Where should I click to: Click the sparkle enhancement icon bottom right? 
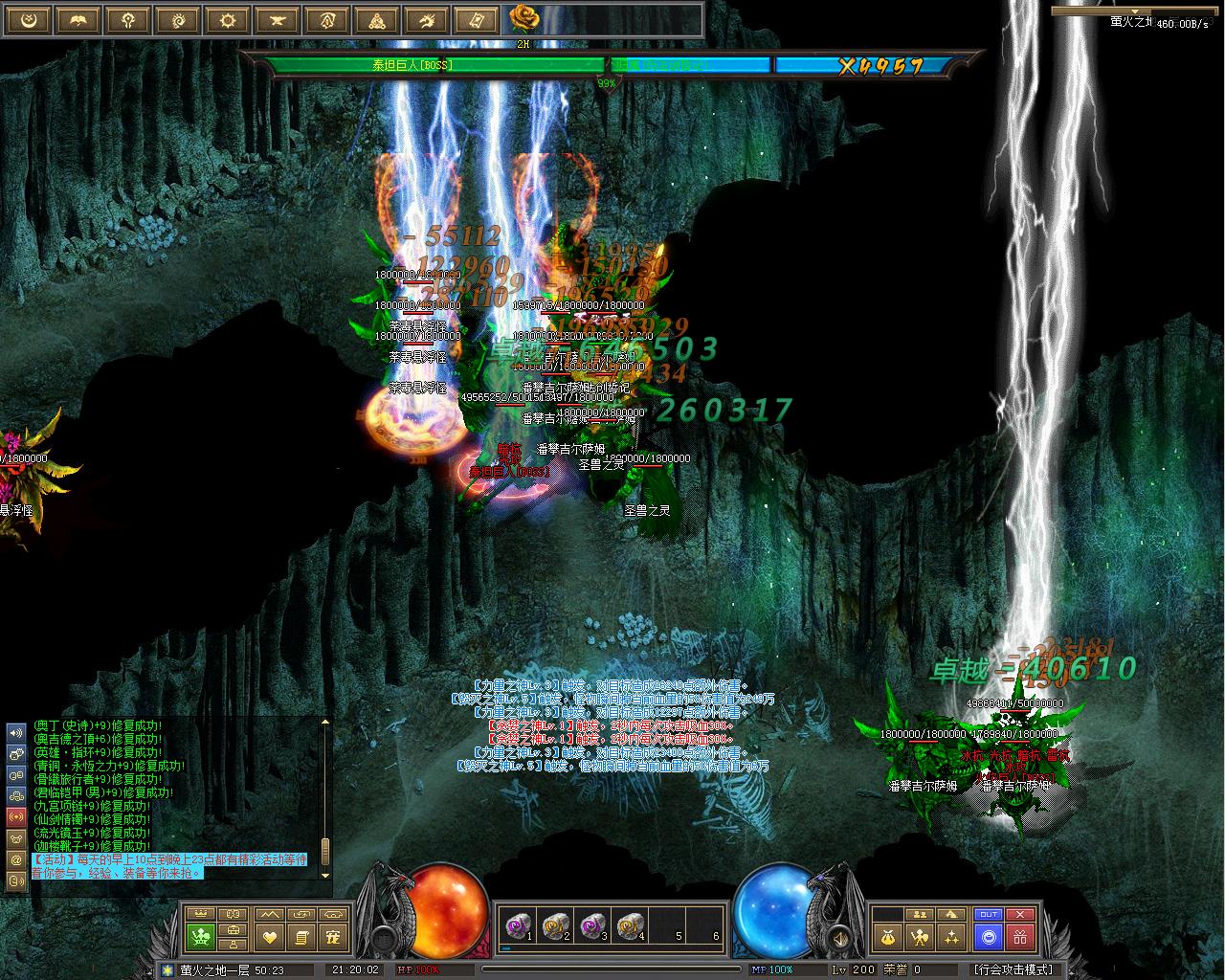pyautogui.click(x=951, y=937)
